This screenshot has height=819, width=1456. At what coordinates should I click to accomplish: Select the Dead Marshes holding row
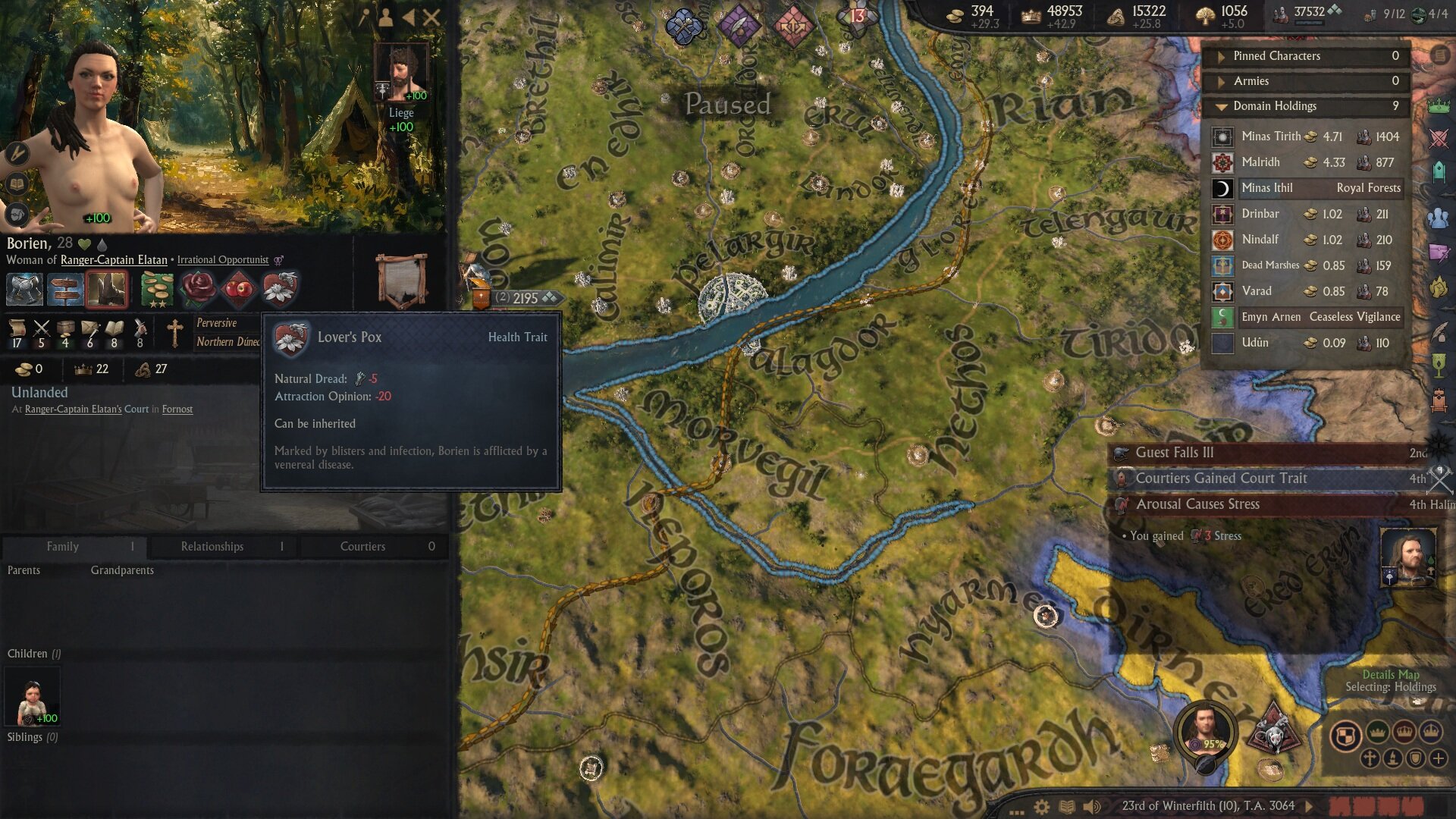tap(1306, 265)
